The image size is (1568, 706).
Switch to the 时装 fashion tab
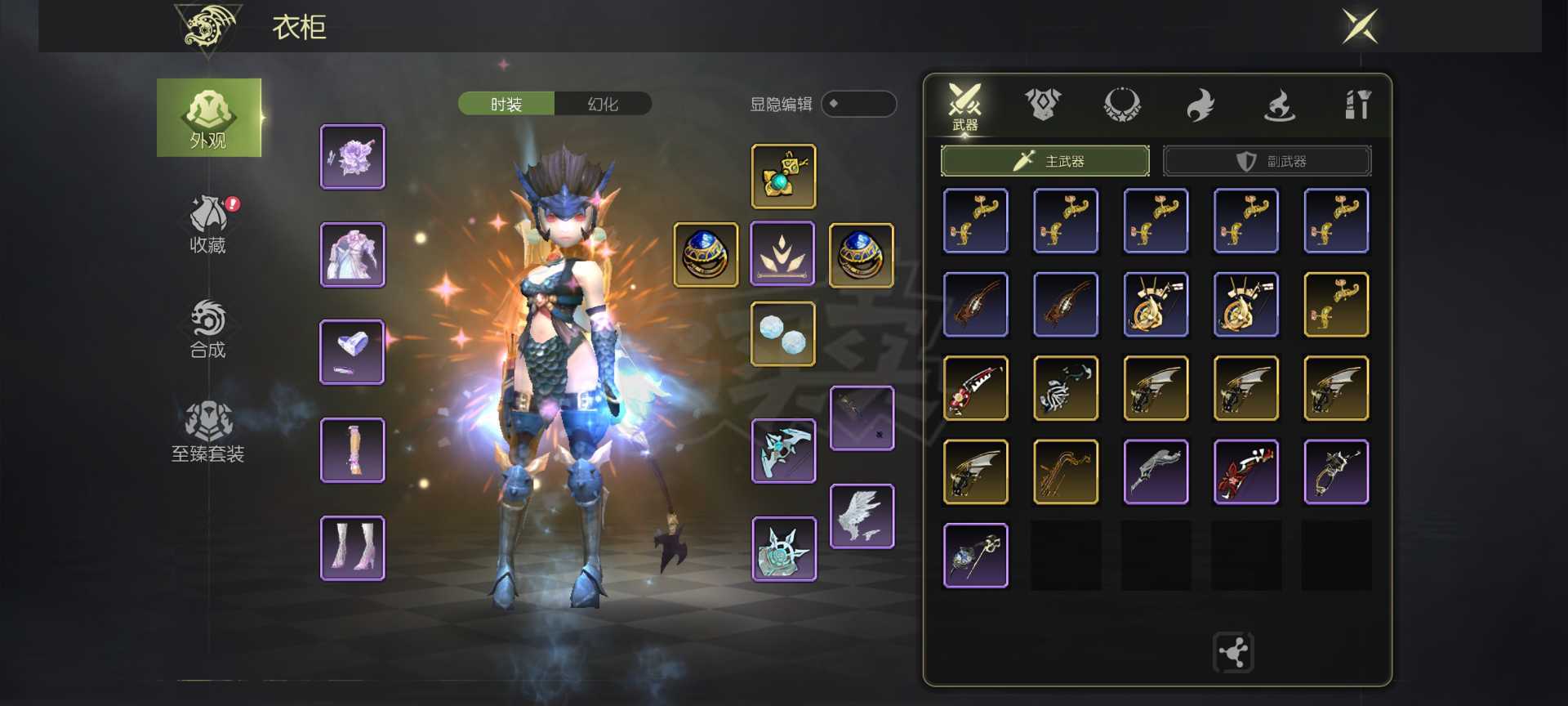[x=506, y=105]
